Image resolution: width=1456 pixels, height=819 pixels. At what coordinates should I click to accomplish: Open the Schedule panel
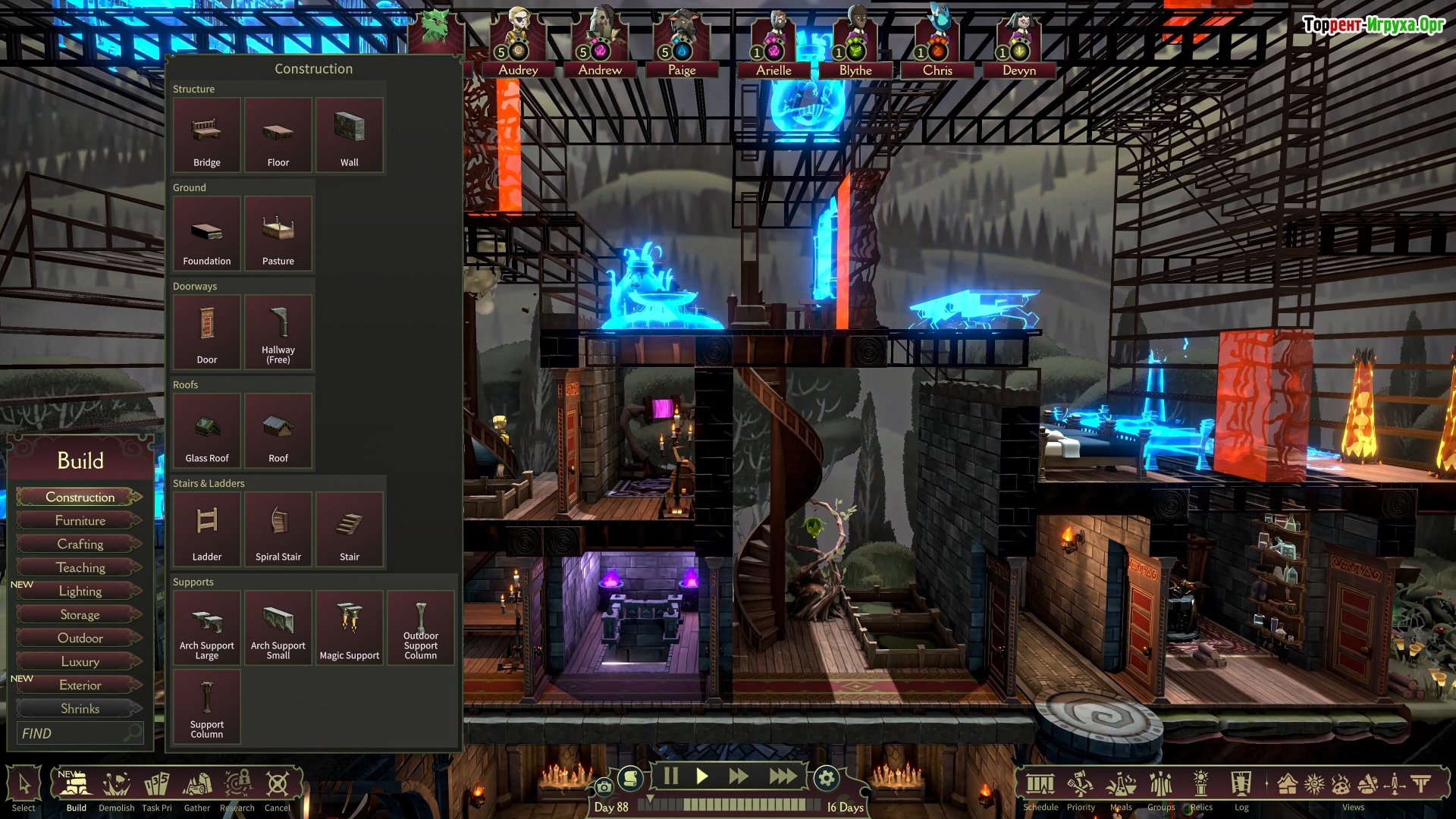(1040, 789)
